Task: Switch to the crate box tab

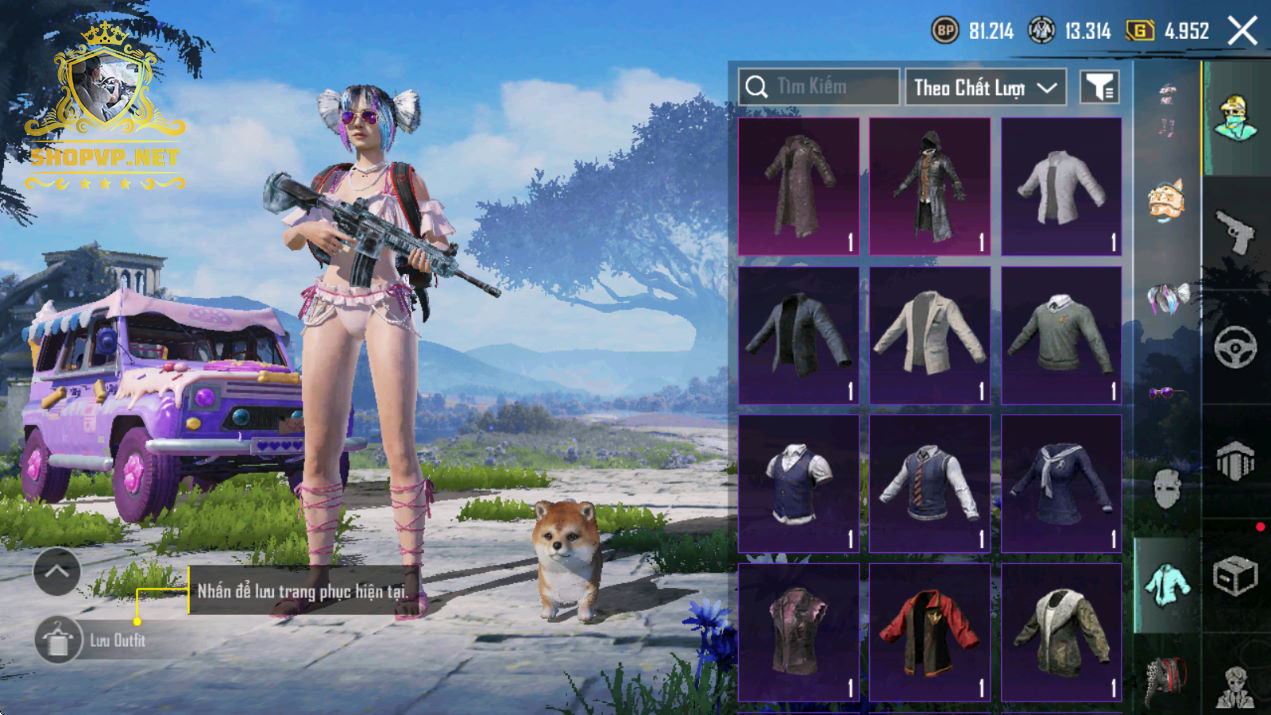Action: coord(1236,575)
